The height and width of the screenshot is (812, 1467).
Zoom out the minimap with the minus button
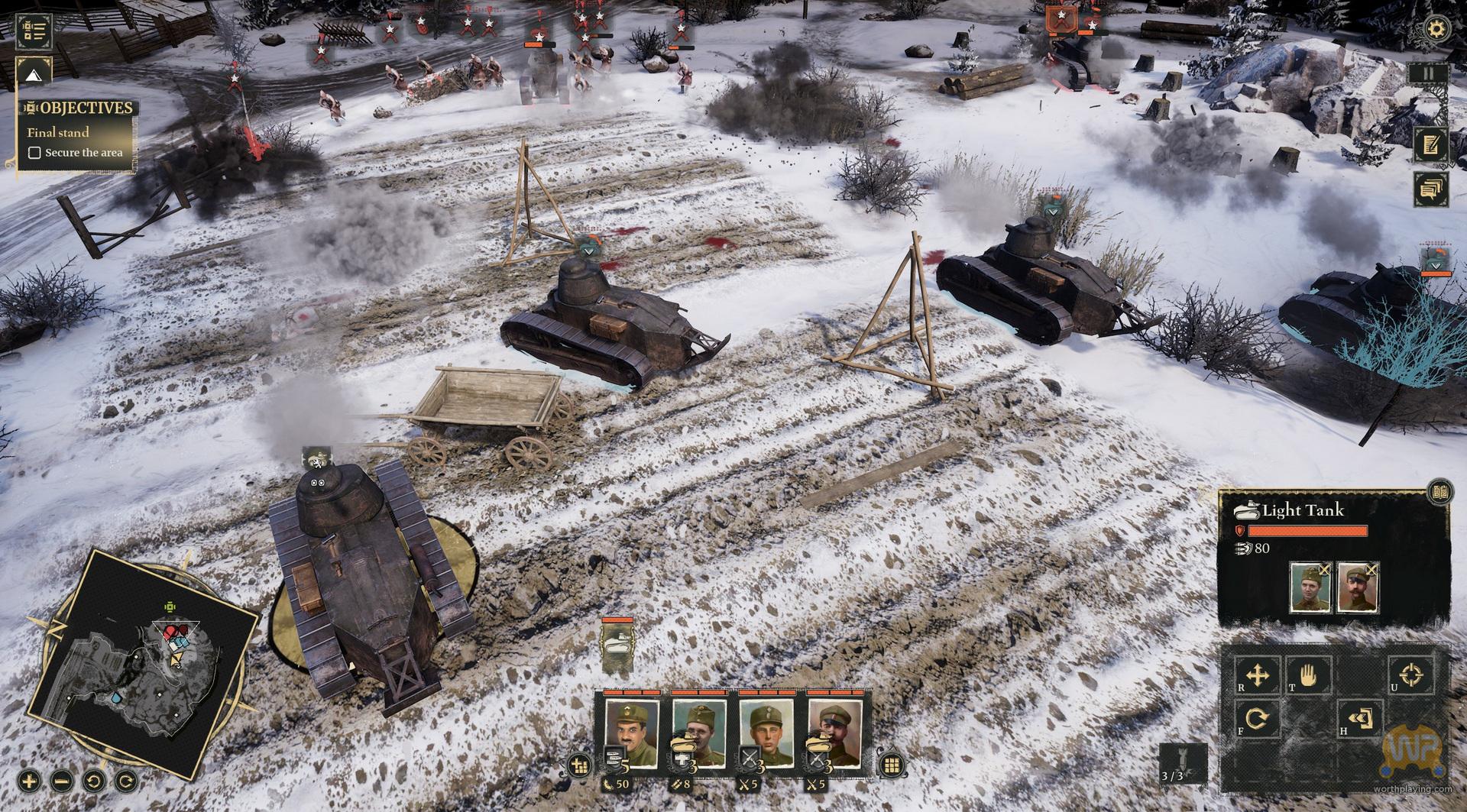(62, 781)
